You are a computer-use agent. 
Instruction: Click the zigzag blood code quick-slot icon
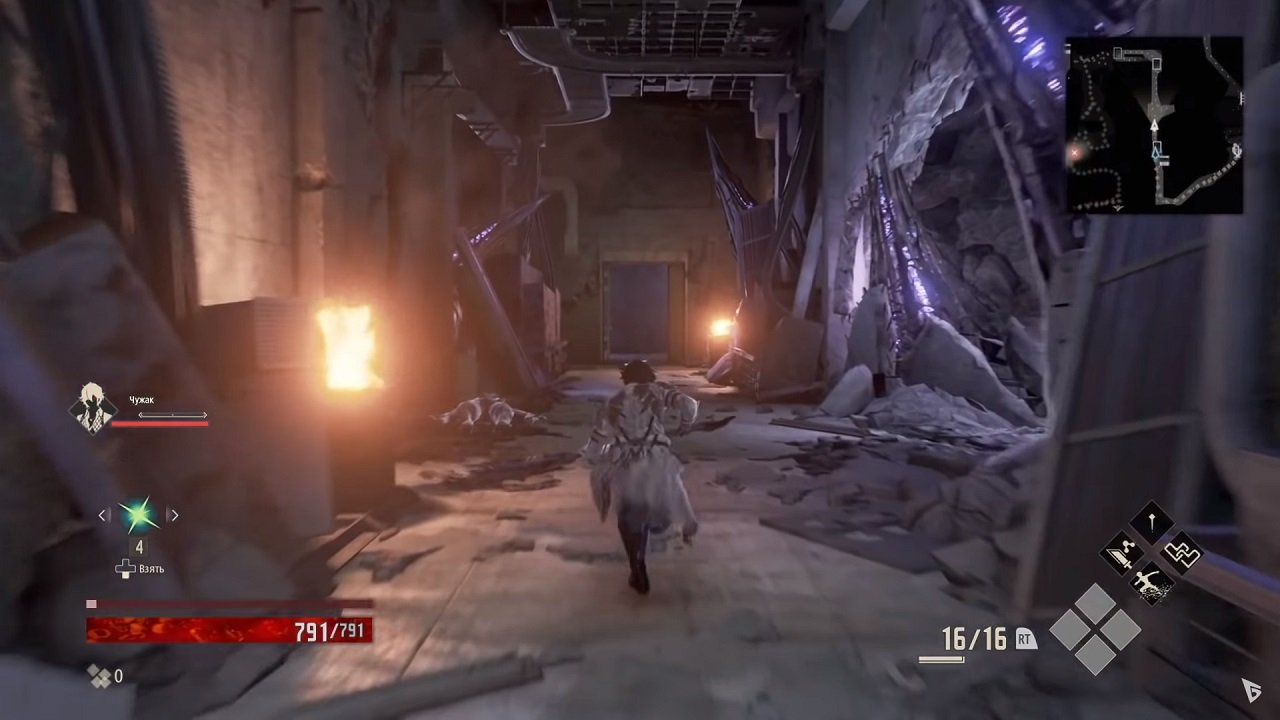[1184, 551]
